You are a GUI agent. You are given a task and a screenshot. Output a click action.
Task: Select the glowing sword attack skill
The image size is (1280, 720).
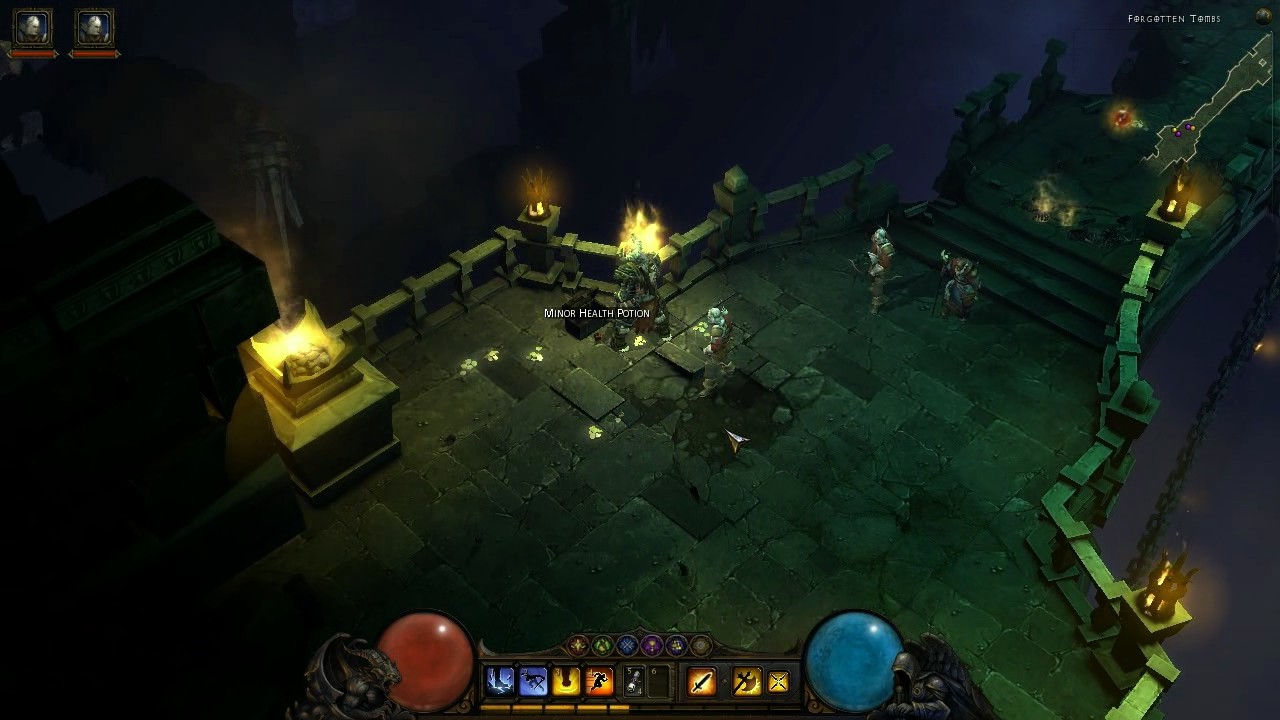point(702,682)
